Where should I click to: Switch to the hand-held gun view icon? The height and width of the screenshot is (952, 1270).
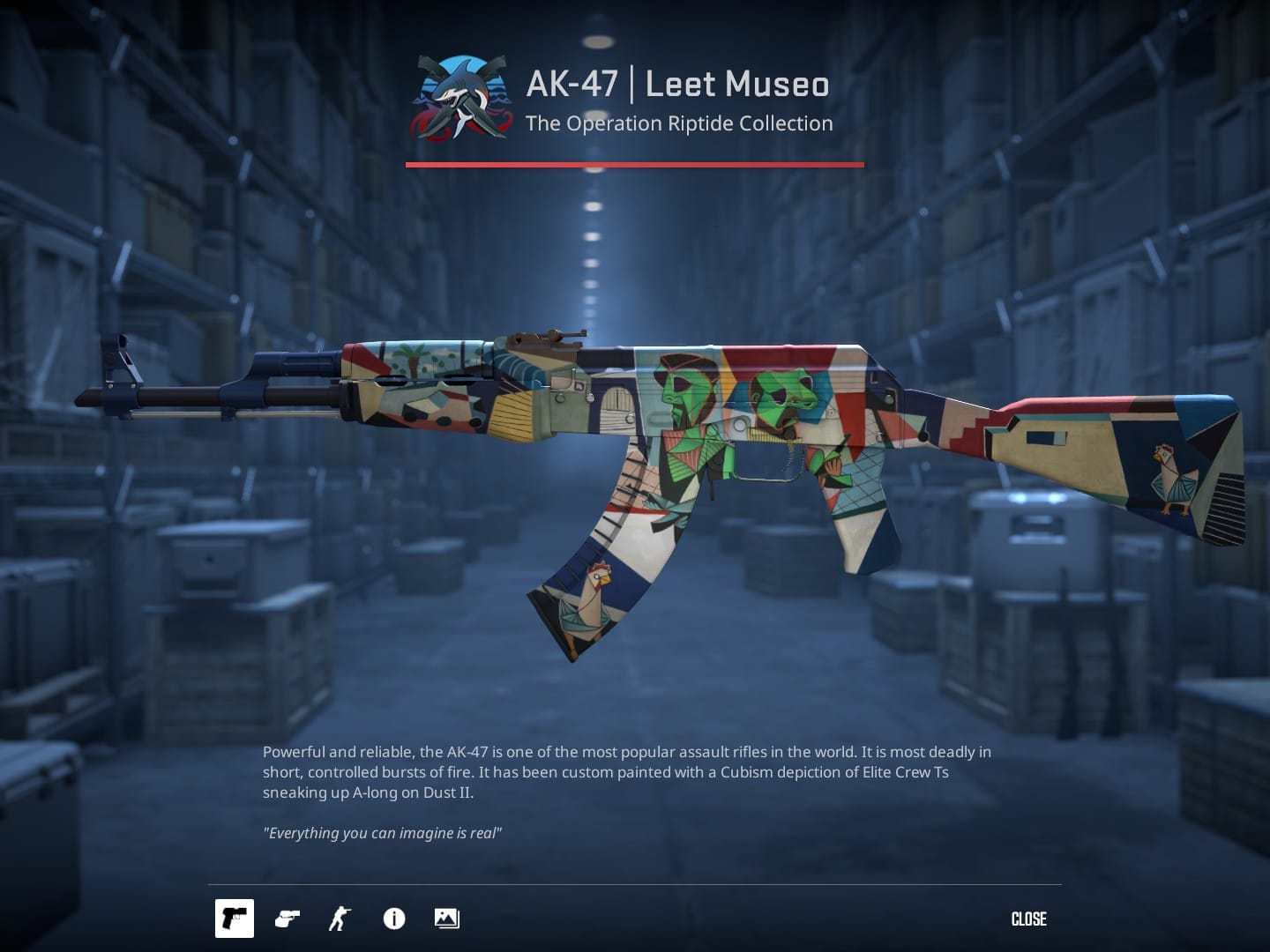pyautogui.click(x=287, y=919)
